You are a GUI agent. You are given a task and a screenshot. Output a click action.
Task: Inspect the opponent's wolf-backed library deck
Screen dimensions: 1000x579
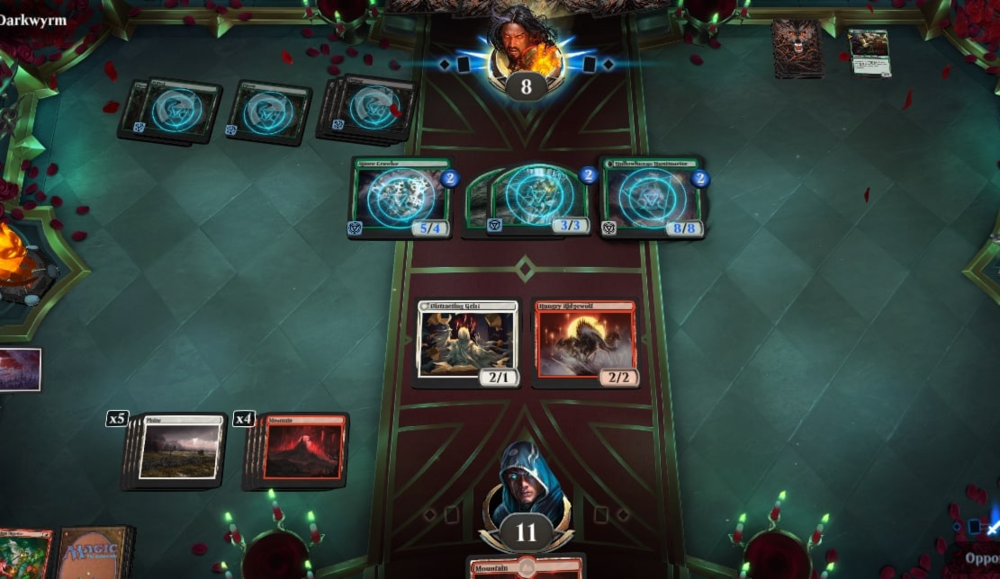tap(796, 47)
